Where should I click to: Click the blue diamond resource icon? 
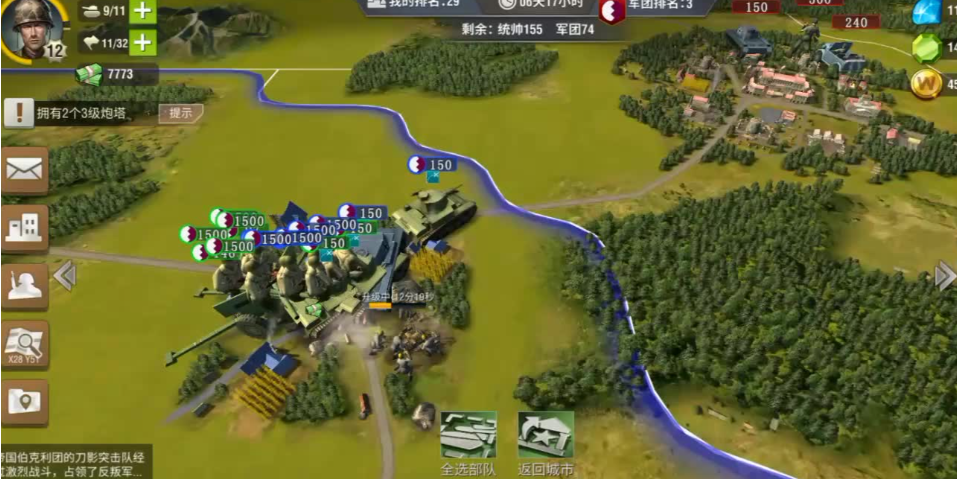(x=927, y=12)
